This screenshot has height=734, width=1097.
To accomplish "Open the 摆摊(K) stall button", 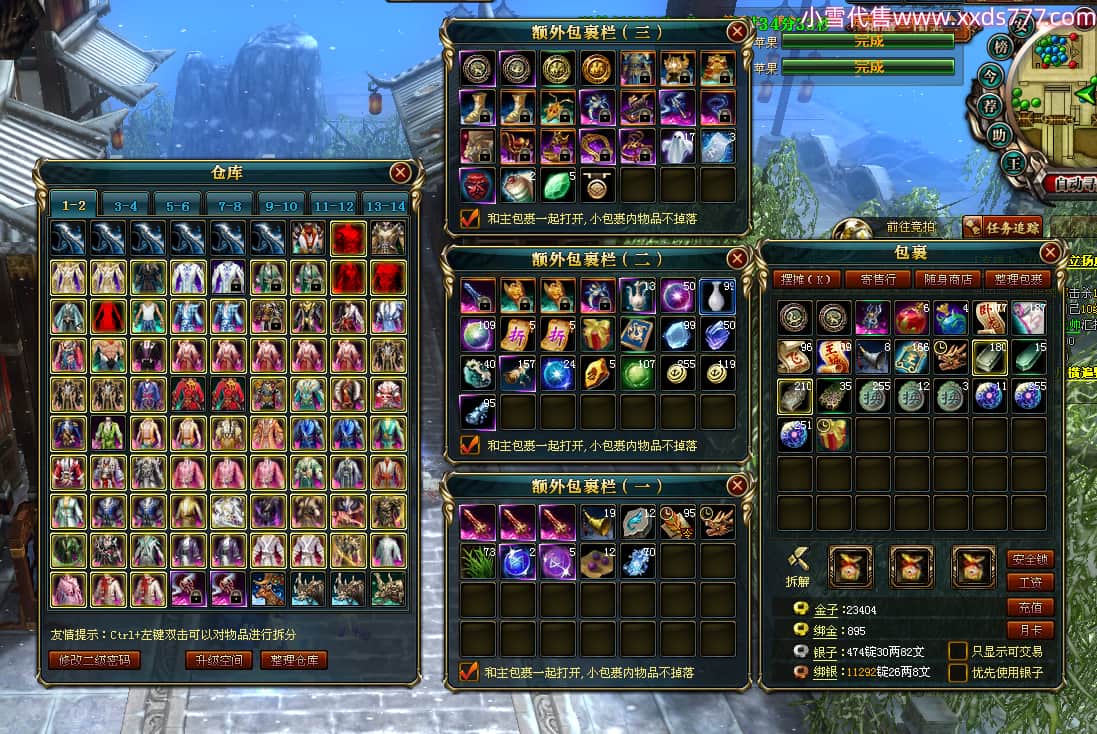I will click(806, 279).
